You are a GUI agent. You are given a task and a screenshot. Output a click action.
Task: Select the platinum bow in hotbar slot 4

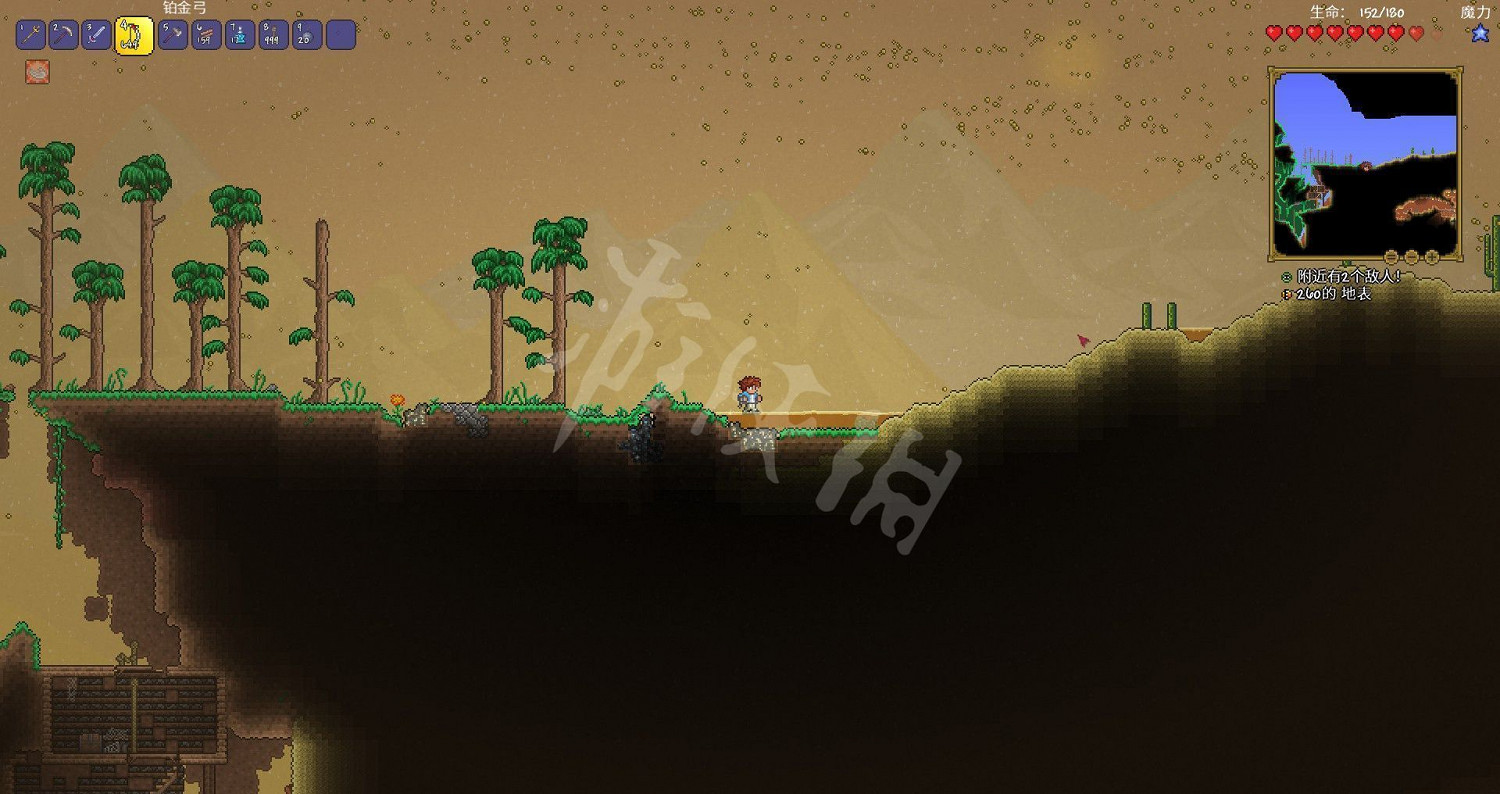pos(133,34)
